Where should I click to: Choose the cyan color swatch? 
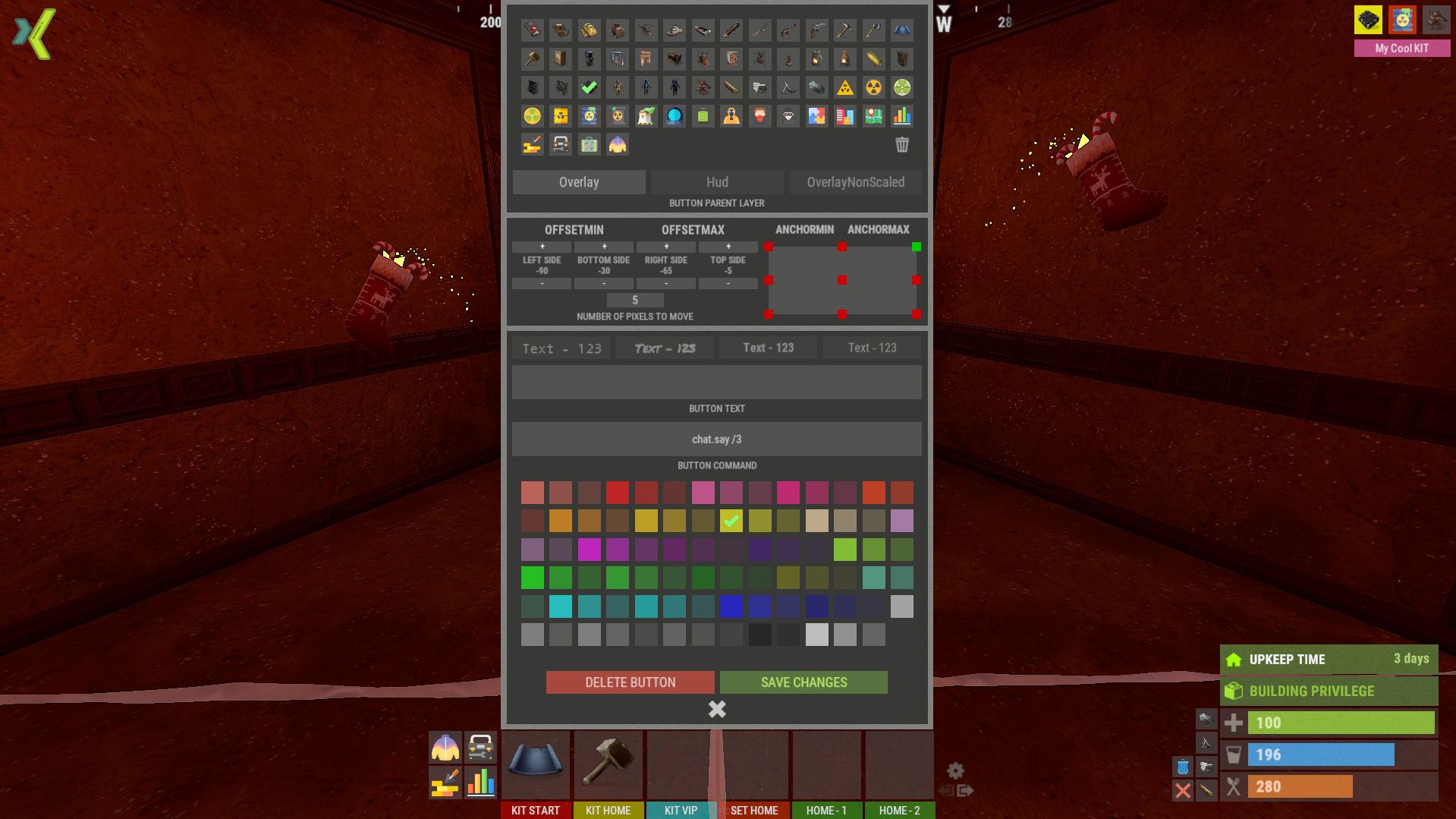pos(561,606)
